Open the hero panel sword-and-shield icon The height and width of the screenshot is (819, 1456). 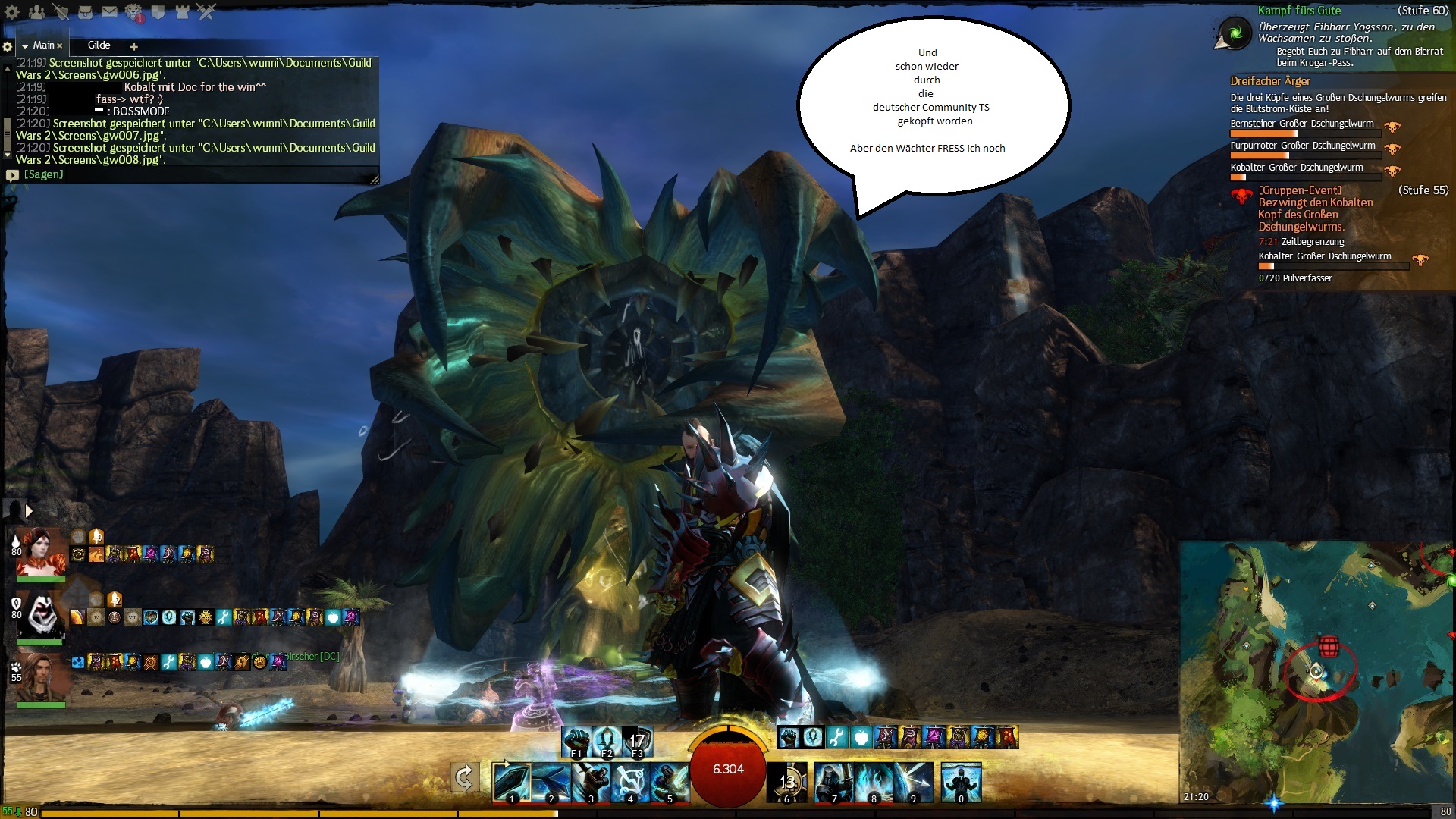[61, 12]
